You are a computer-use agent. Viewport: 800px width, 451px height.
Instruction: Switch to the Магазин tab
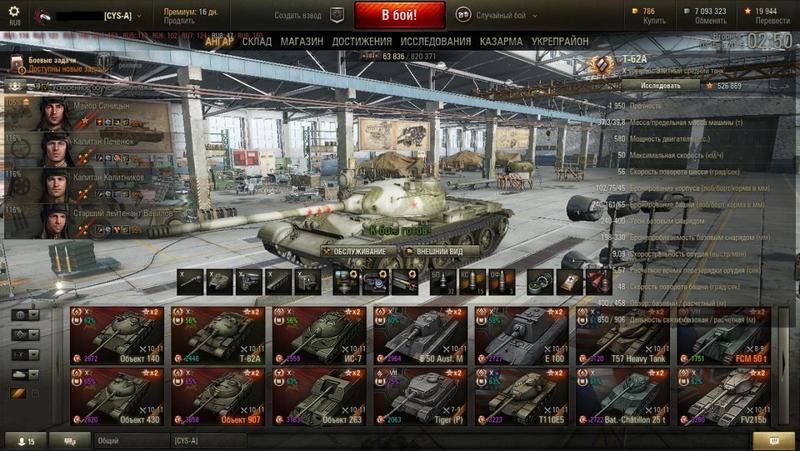coord(302,41)
